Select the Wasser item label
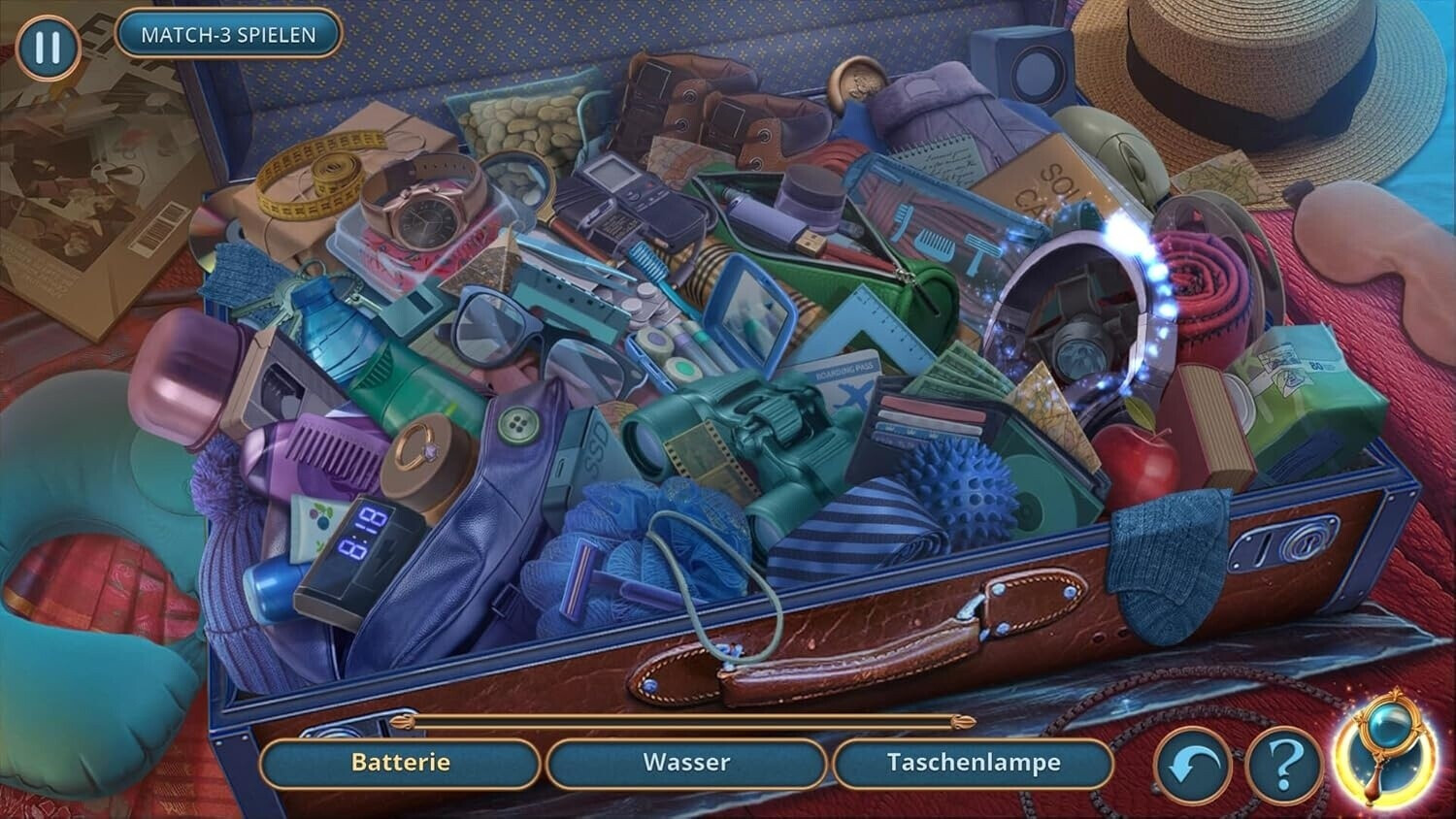 click(x=685, y=763)
